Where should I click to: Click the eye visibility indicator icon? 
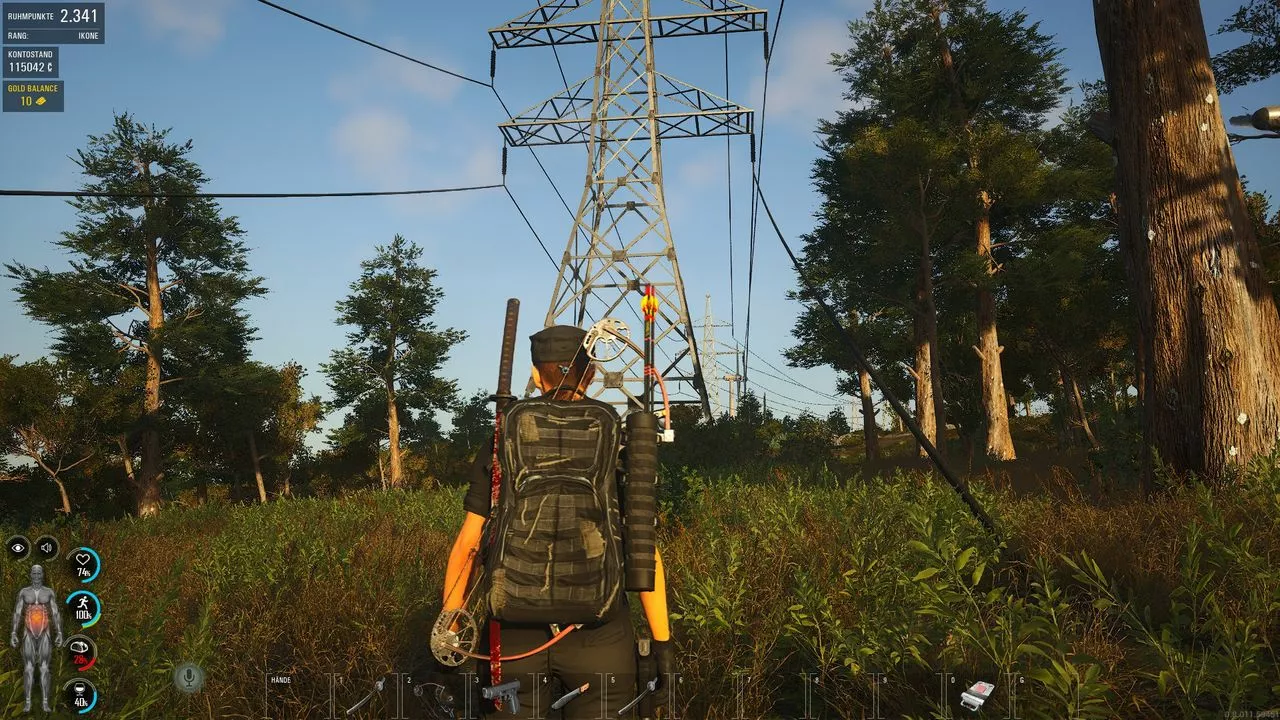click(18, 547)
